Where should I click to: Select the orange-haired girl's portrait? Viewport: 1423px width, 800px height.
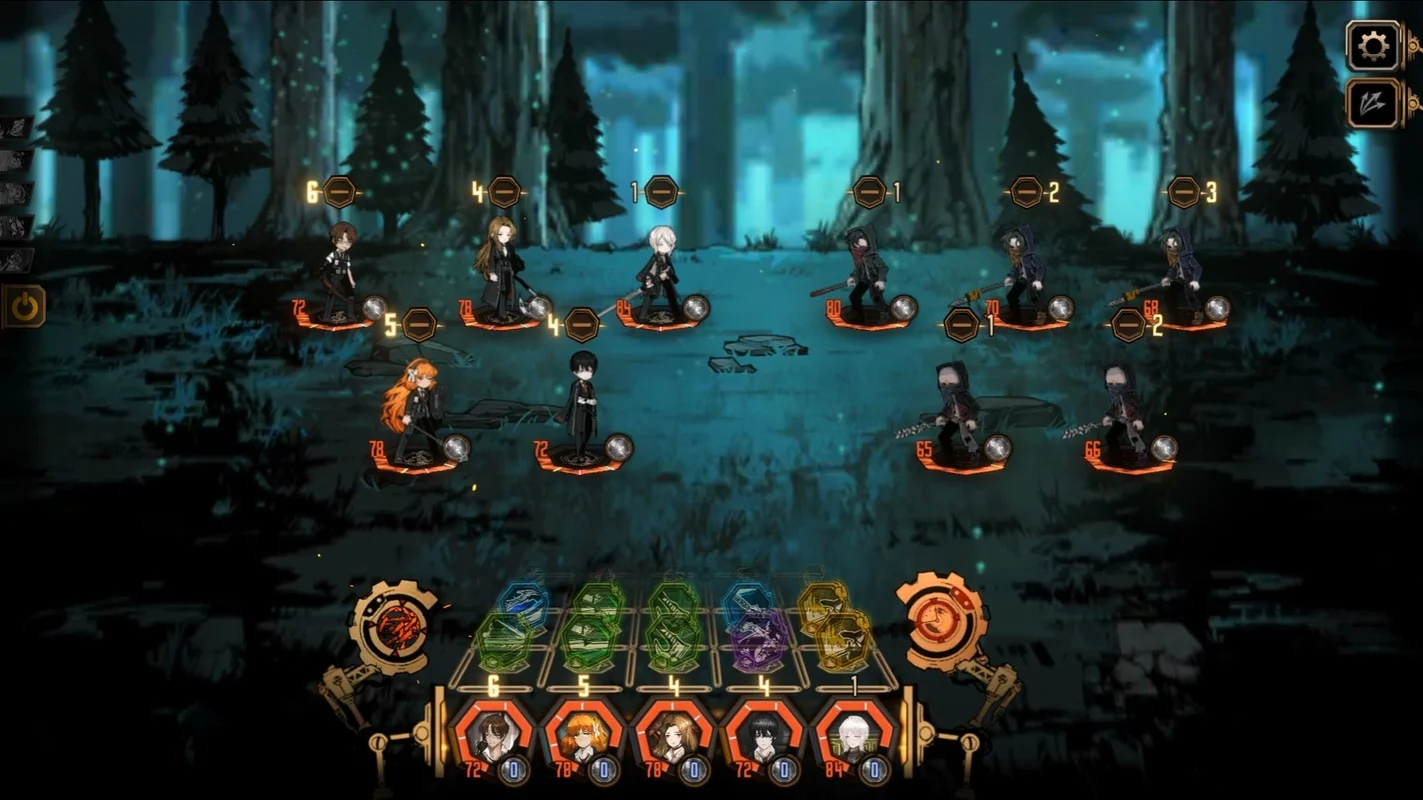pyautogui.click(x=582, y=737)
